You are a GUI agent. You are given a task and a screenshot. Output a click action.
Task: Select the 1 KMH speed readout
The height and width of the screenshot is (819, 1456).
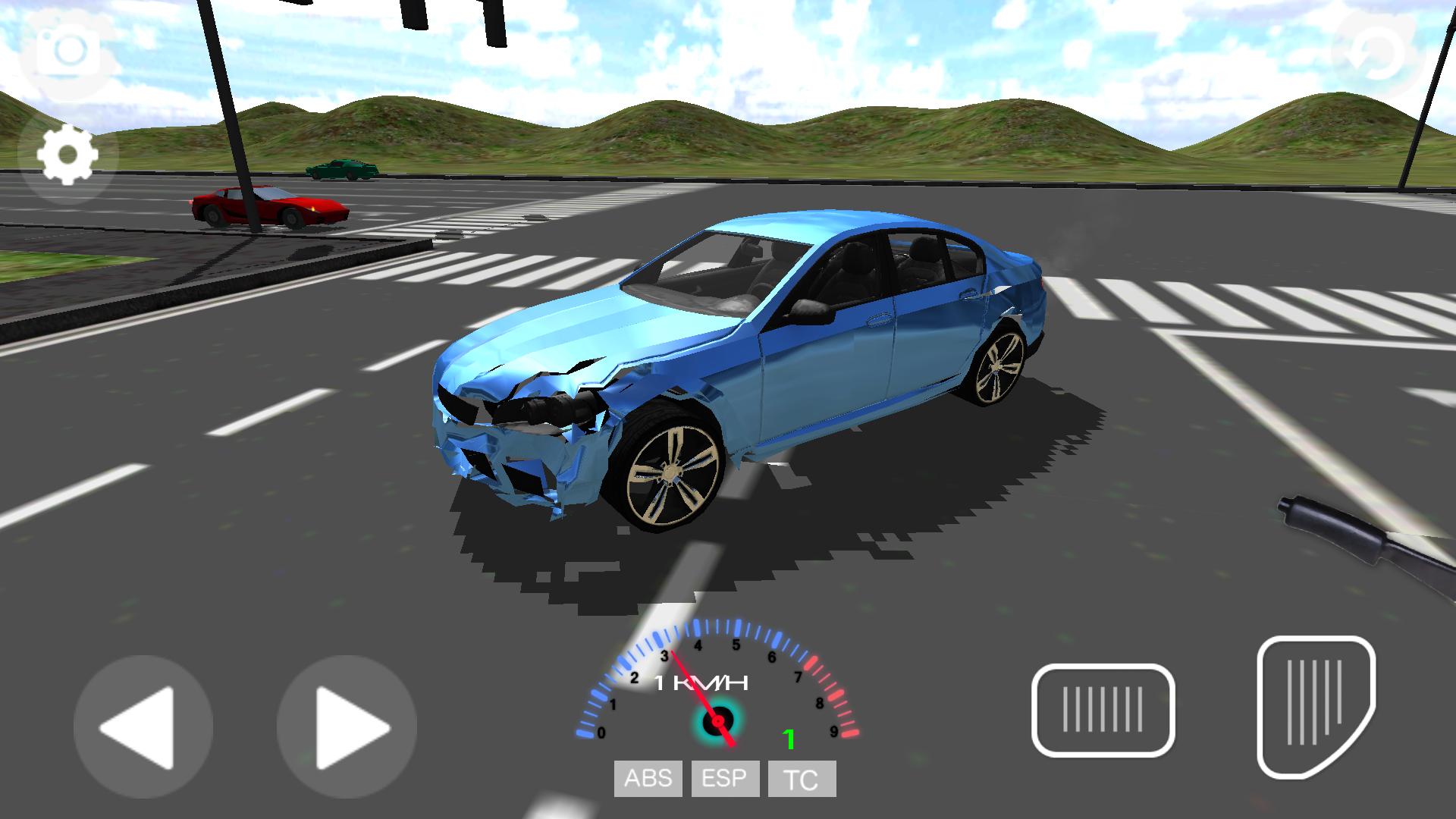(701, 682)
